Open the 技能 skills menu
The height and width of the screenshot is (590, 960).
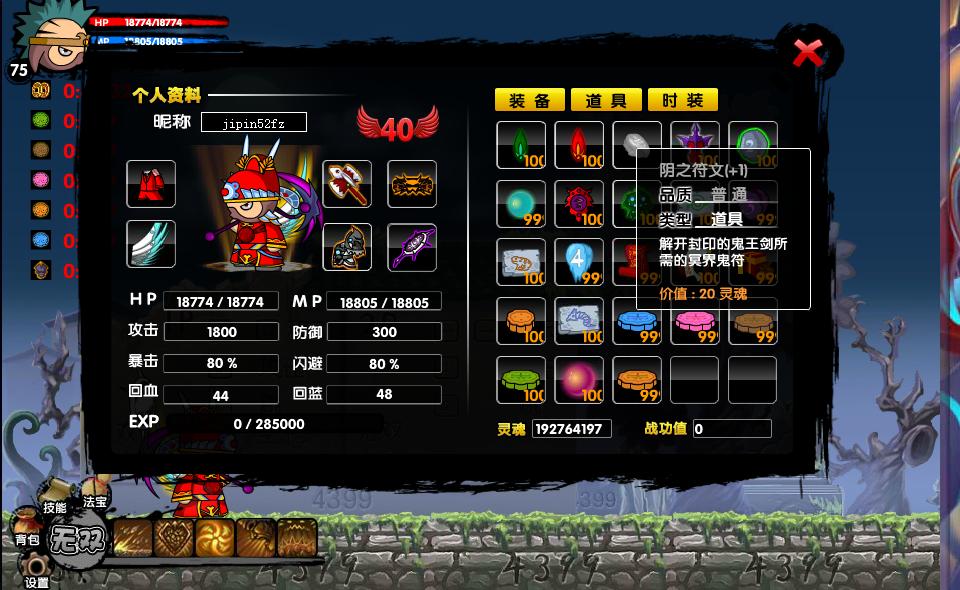point(55,503)
